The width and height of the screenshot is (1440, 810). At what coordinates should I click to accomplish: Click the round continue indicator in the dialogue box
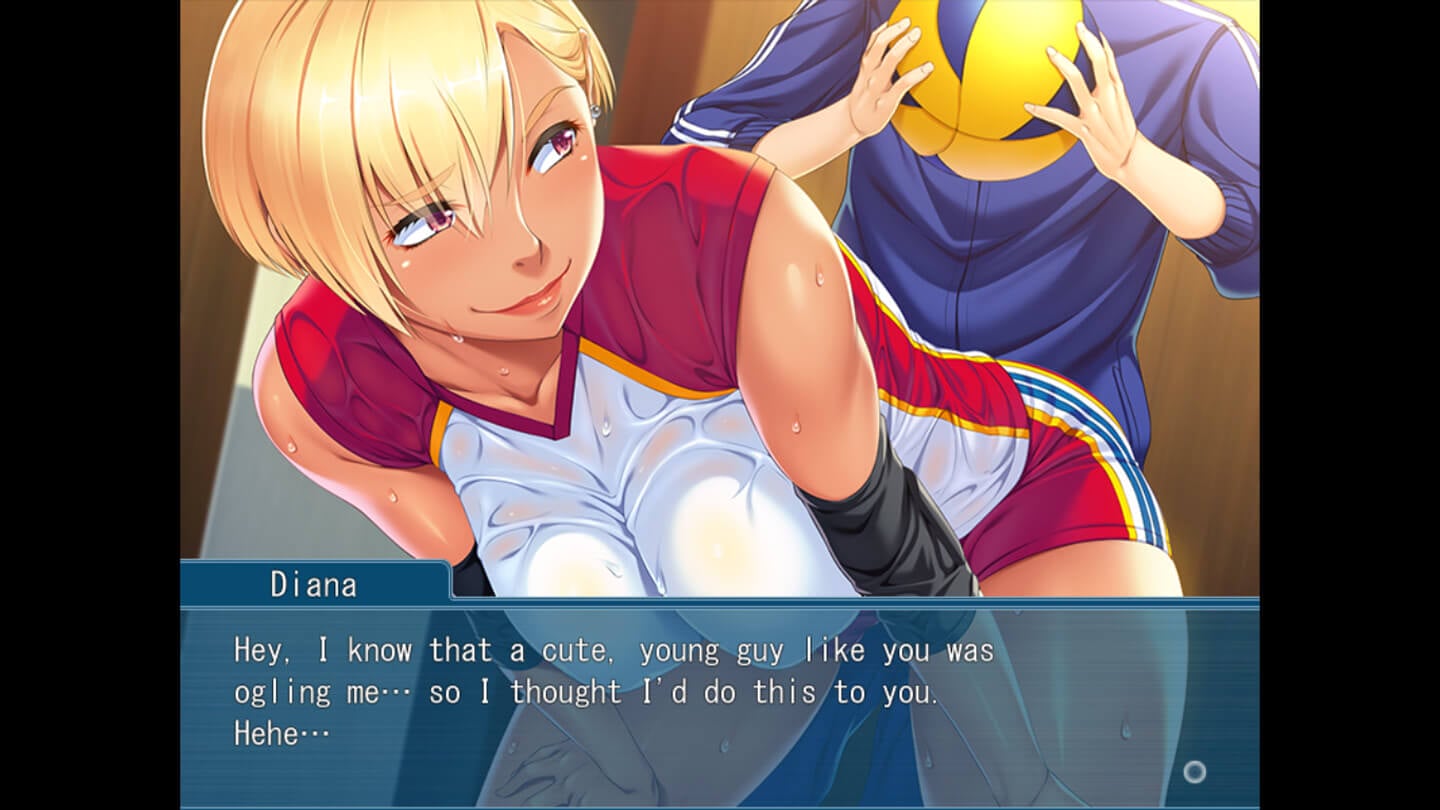tap(1194, 771)
